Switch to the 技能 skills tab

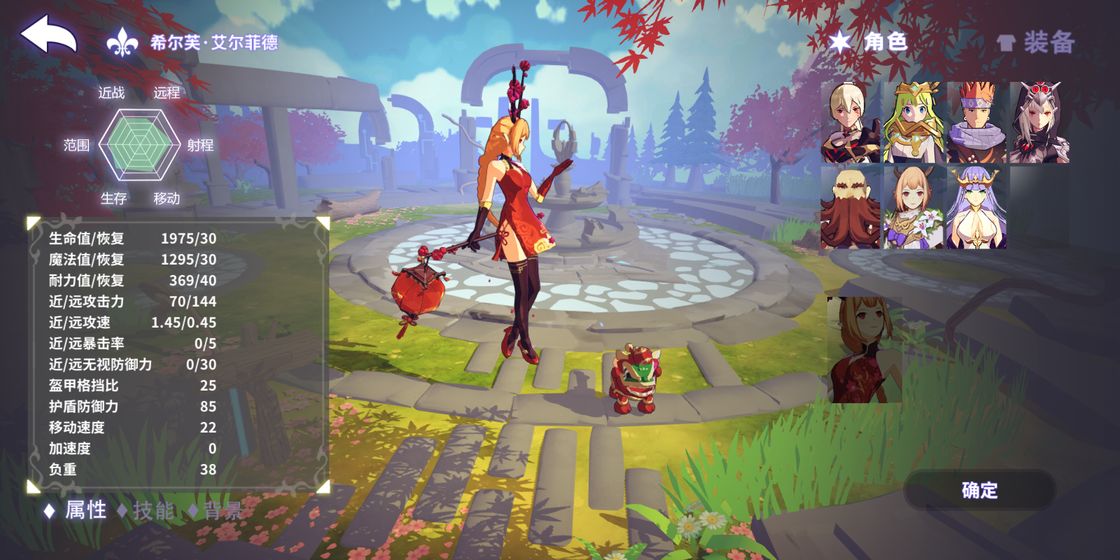(145, 510)
